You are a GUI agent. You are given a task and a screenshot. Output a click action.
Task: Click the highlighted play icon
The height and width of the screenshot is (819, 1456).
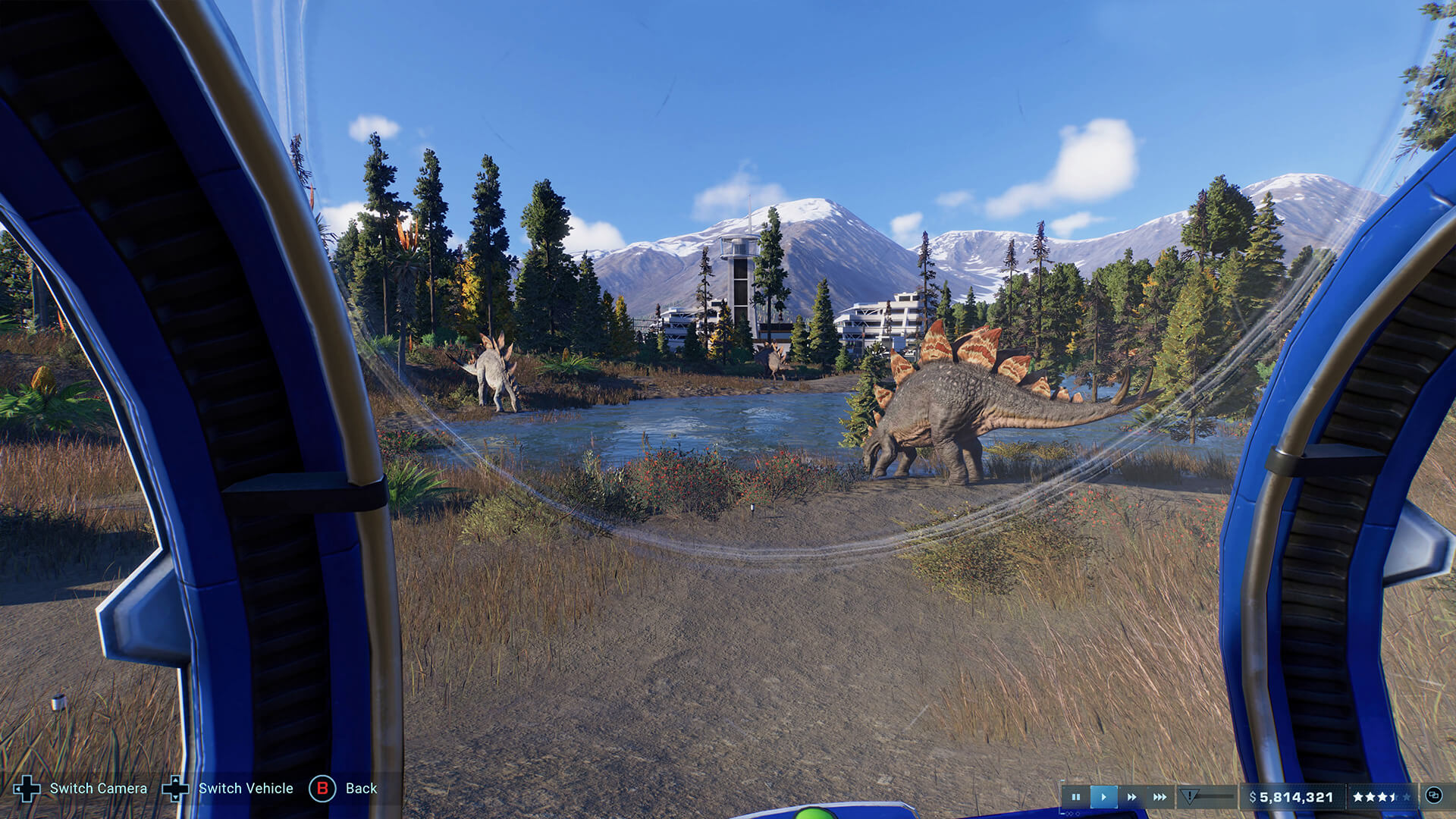point(1103,797)
